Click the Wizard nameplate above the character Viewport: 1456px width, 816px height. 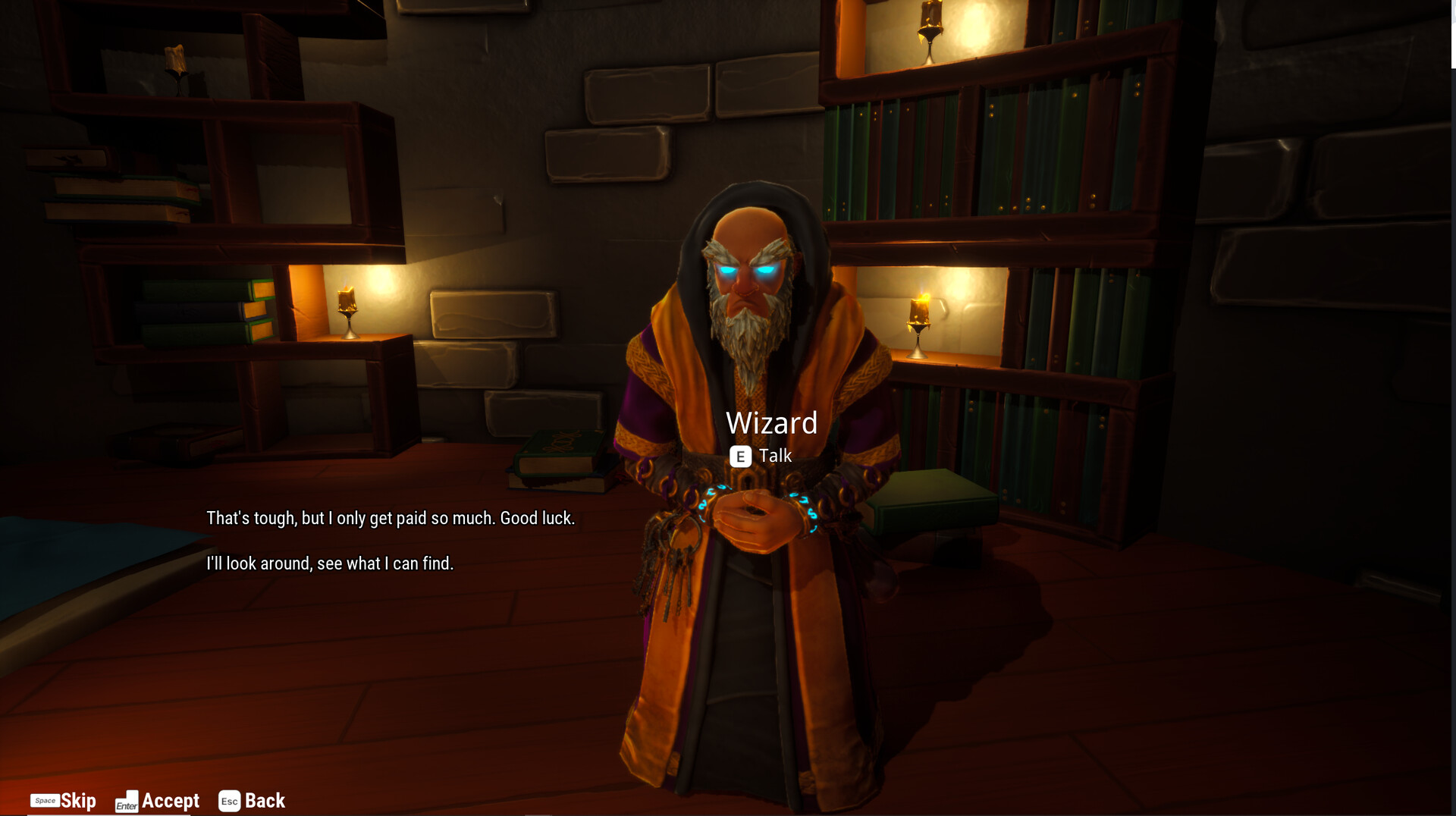pos(771,423)
